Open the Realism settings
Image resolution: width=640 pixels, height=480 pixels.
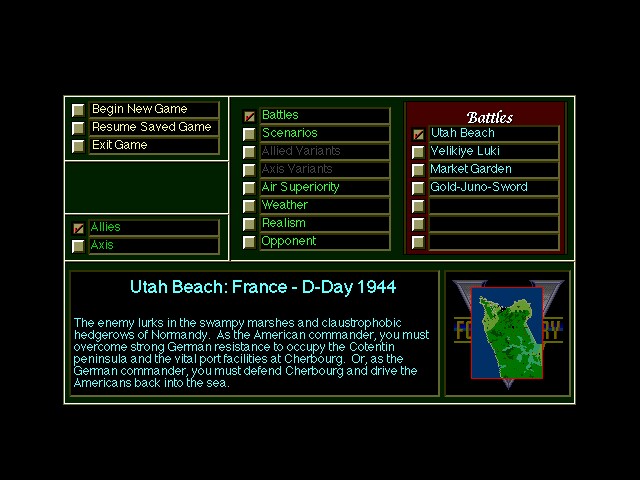click(x=323, y=223)
